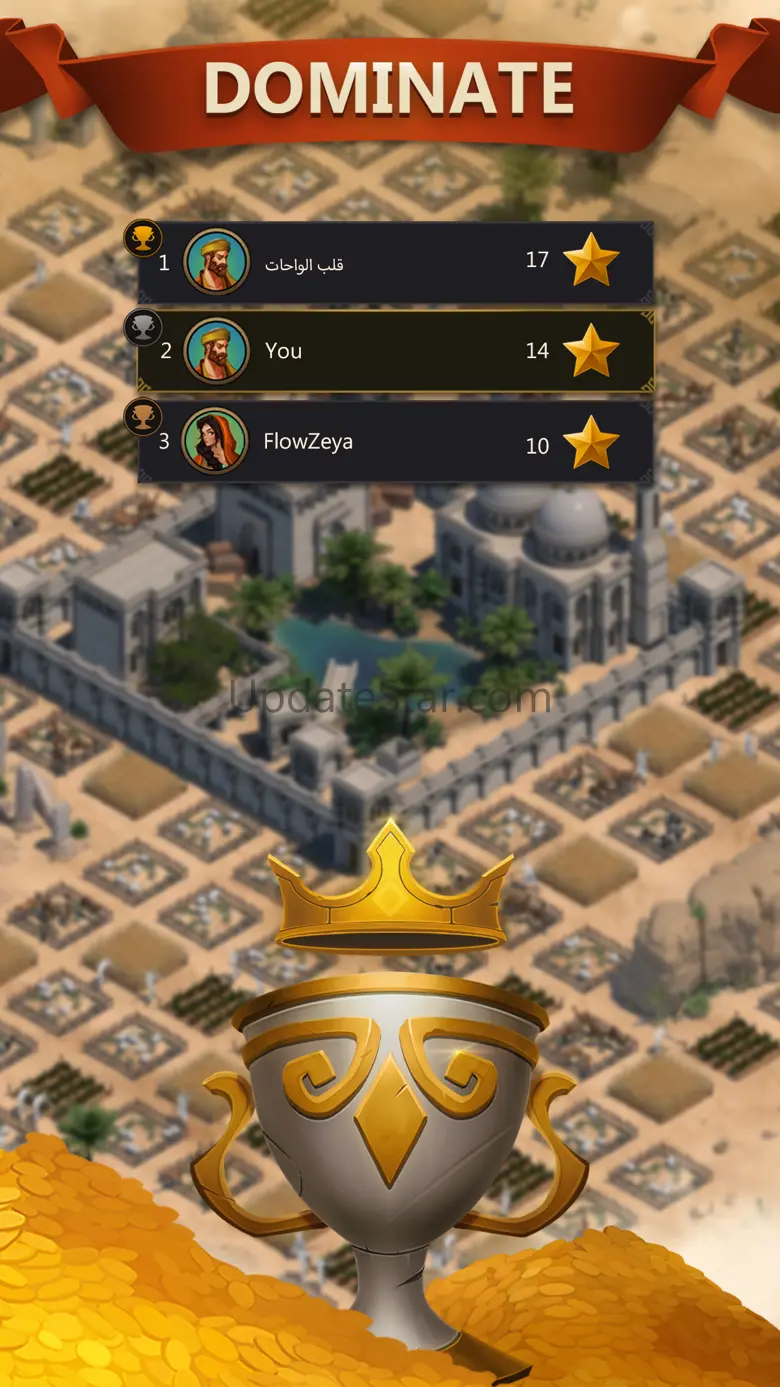
Task: Click your own player avatar portrait
Action: click(216, 351)
